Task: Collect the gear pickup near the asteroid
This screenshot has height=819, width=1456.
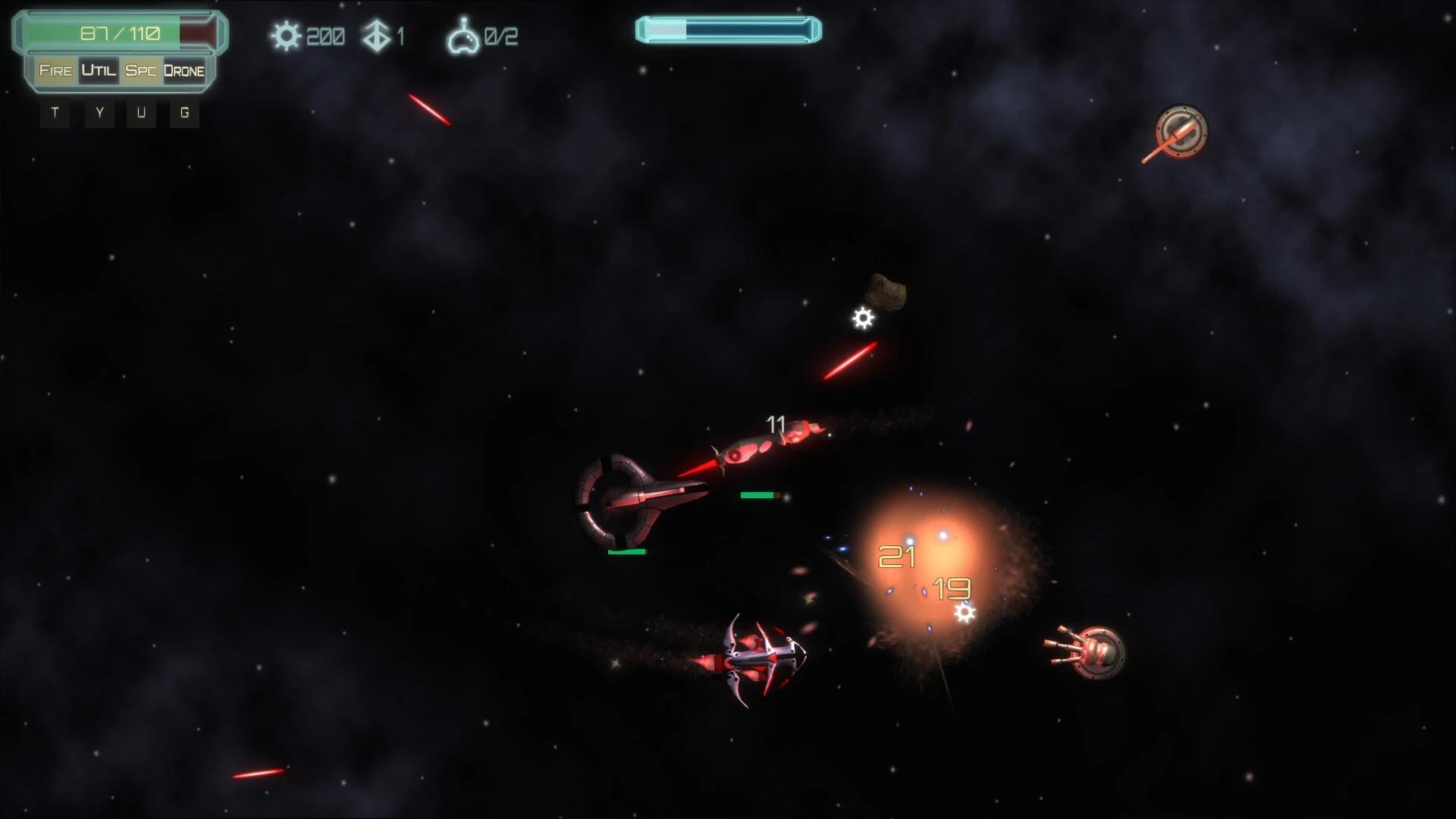Action: coord(863,318)
